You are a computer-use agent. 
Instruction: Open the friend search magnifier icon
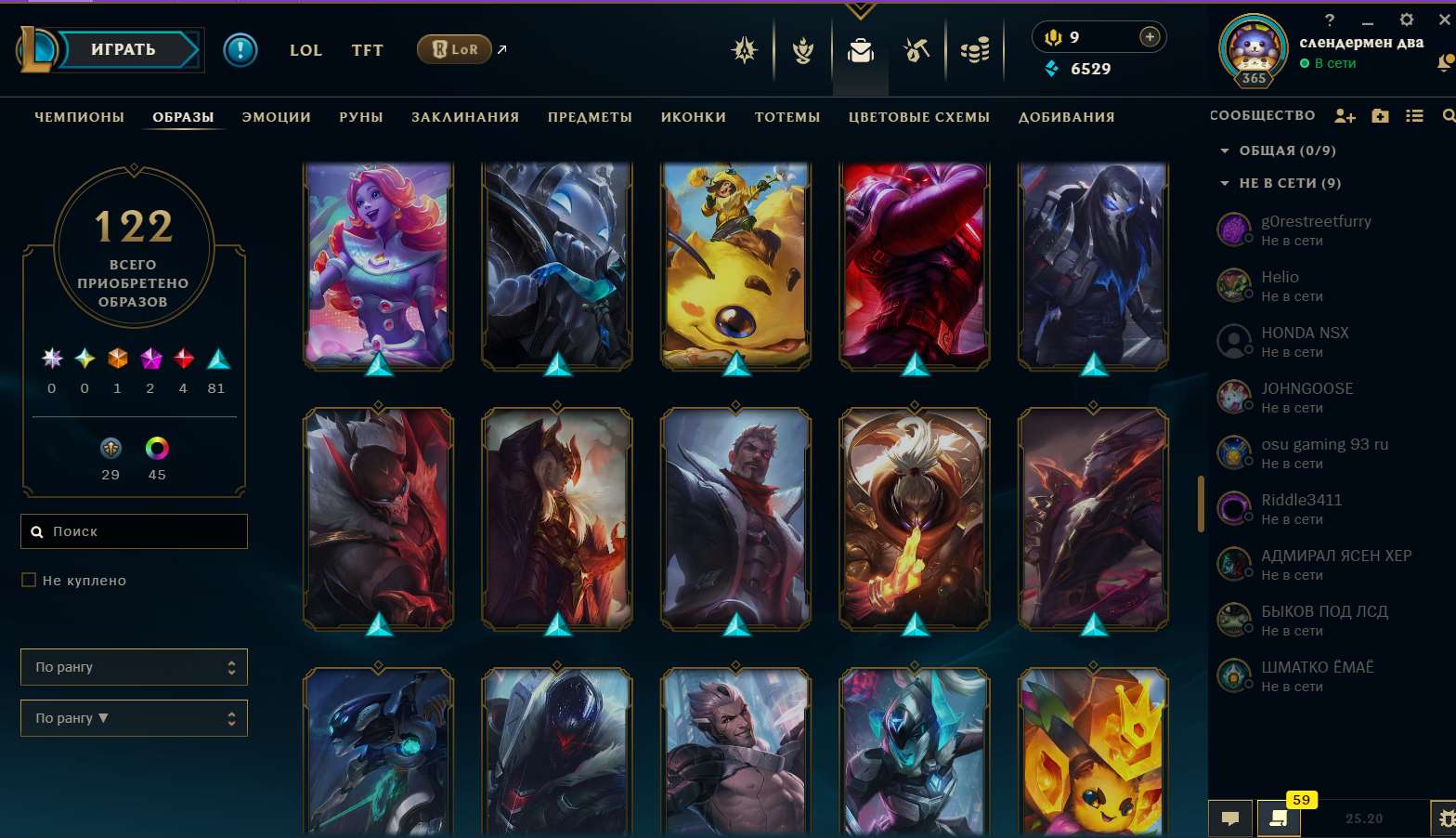click(1446, 115)
